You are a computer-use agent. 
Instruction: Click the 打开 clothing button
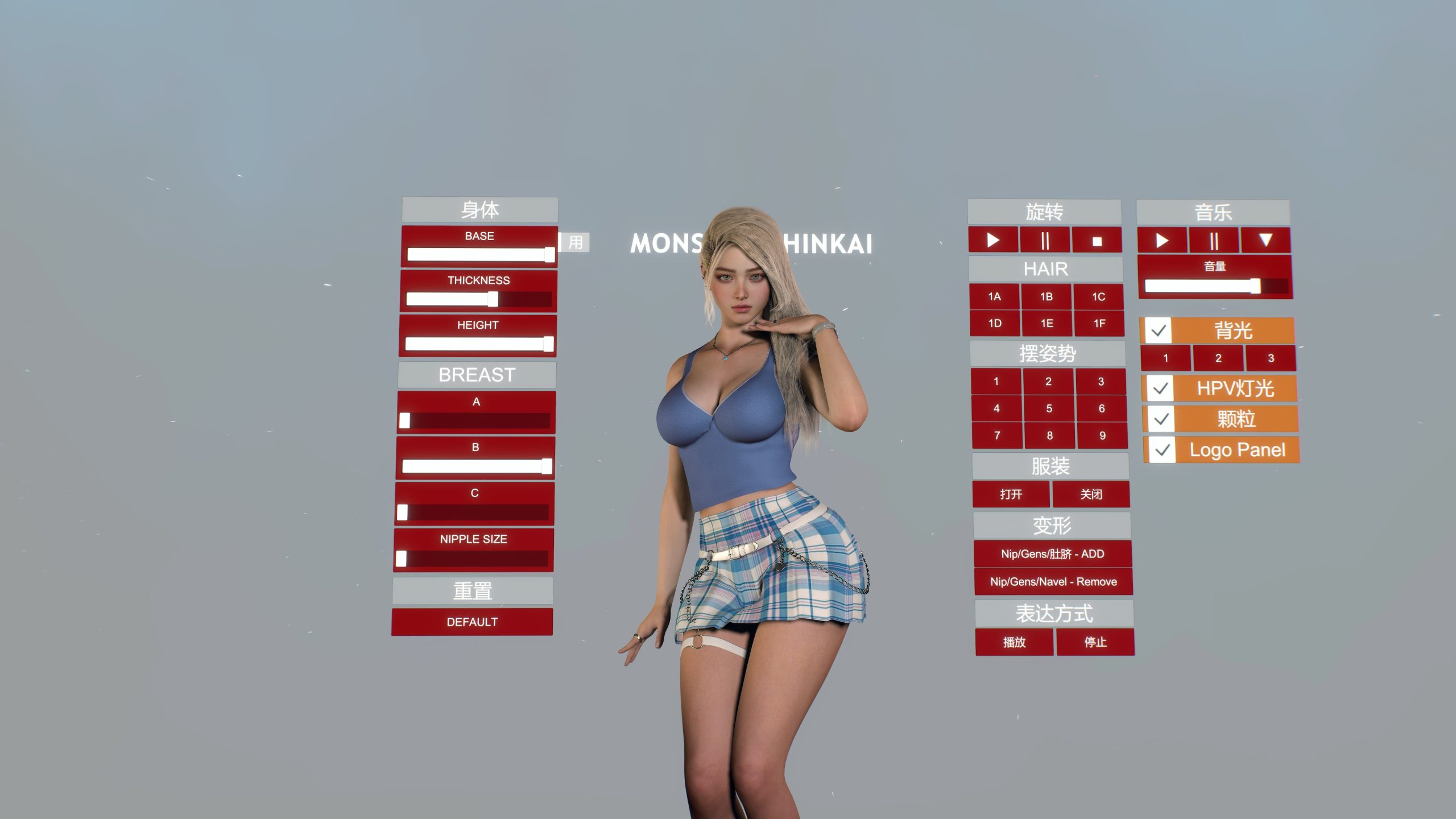click(x=1011, y=494)
